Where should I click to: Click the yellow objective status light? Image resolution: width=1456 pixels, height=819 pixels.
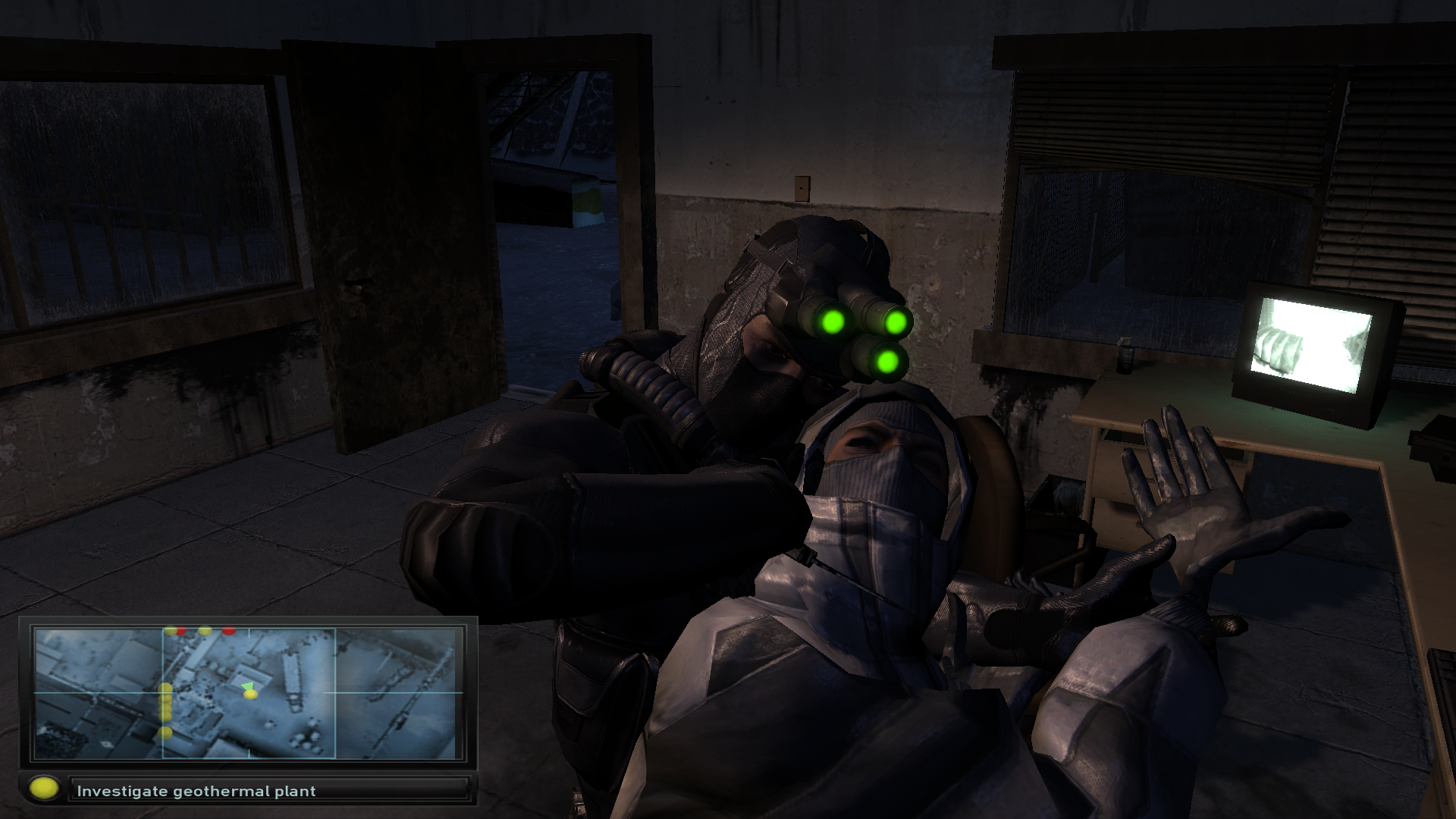pos(44,789)
